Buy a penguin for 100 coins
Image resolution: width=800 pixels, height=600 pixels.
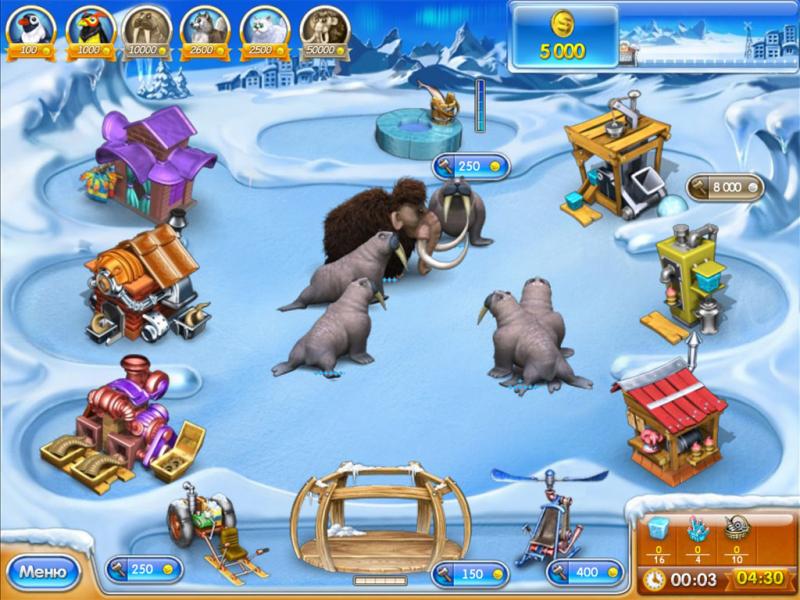pyautogui.click(x=30, y=29)
